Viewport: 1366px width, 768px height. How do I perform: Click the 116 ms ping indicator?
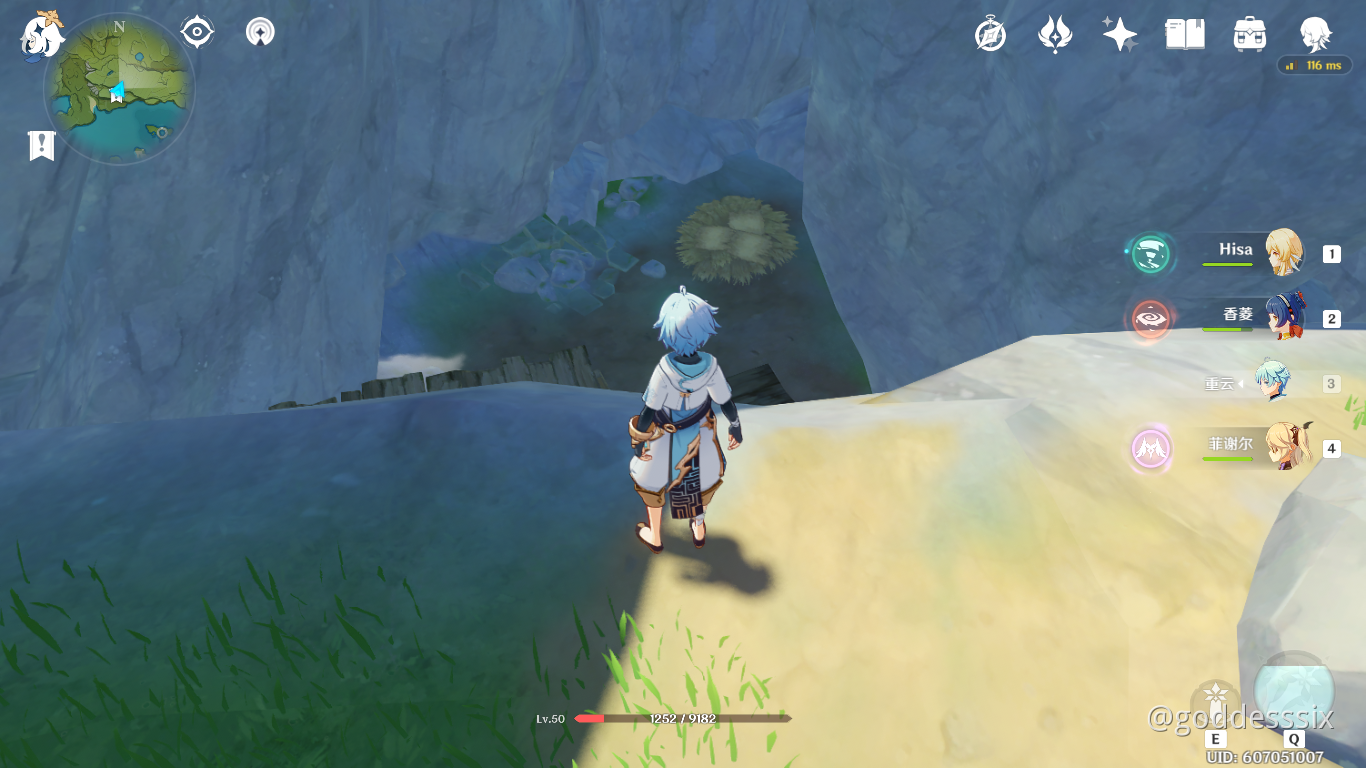1315,66
